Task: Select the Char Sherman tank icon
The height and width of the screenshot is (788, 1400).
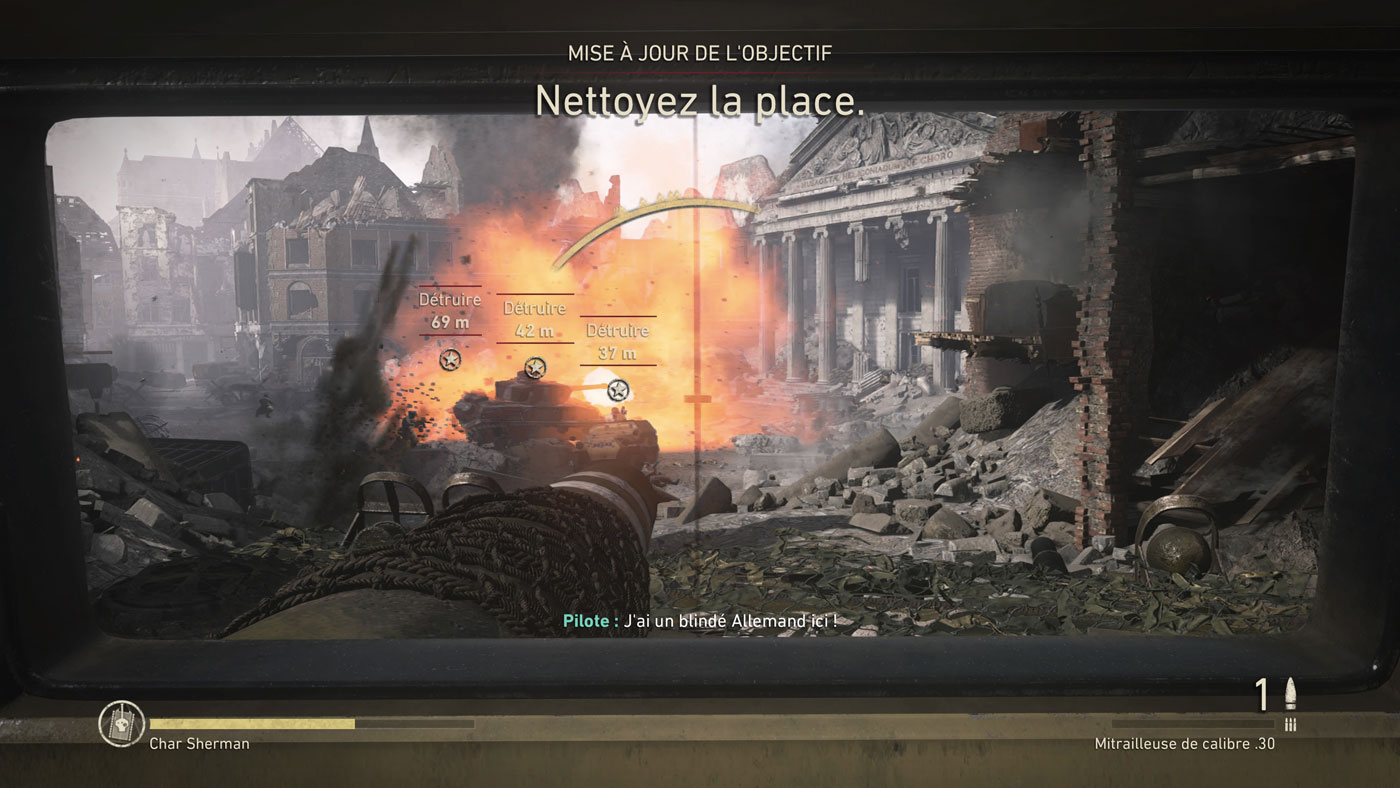Action: click(120, 724)
